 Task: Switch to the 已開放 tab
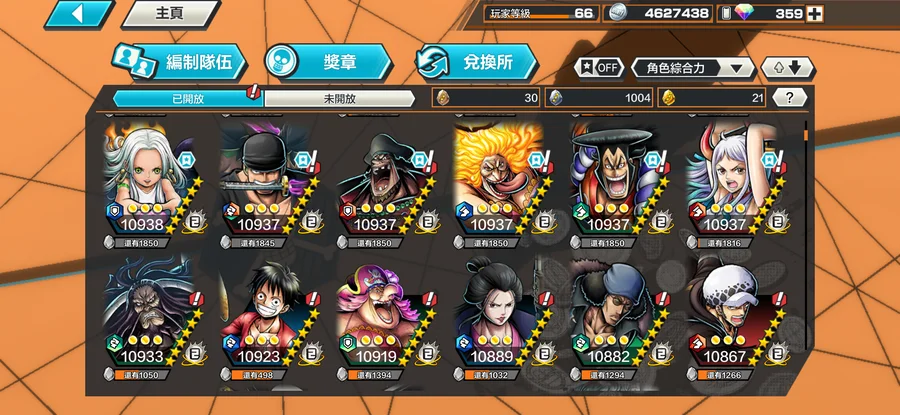coord(186,98)
